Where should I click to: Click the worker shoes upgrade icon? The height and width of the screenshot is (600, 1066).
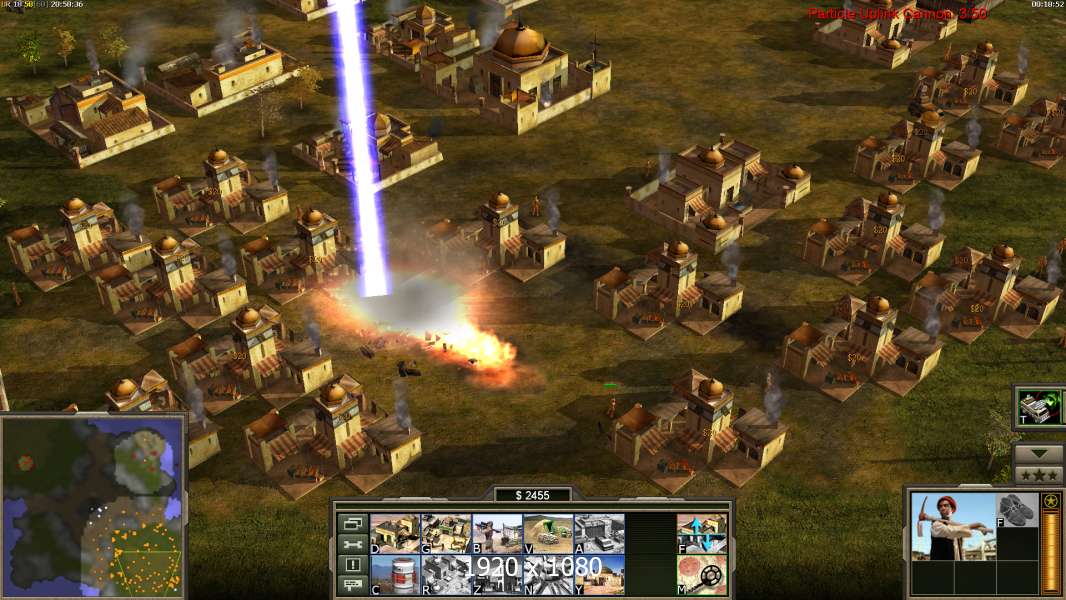(1017, 509)
